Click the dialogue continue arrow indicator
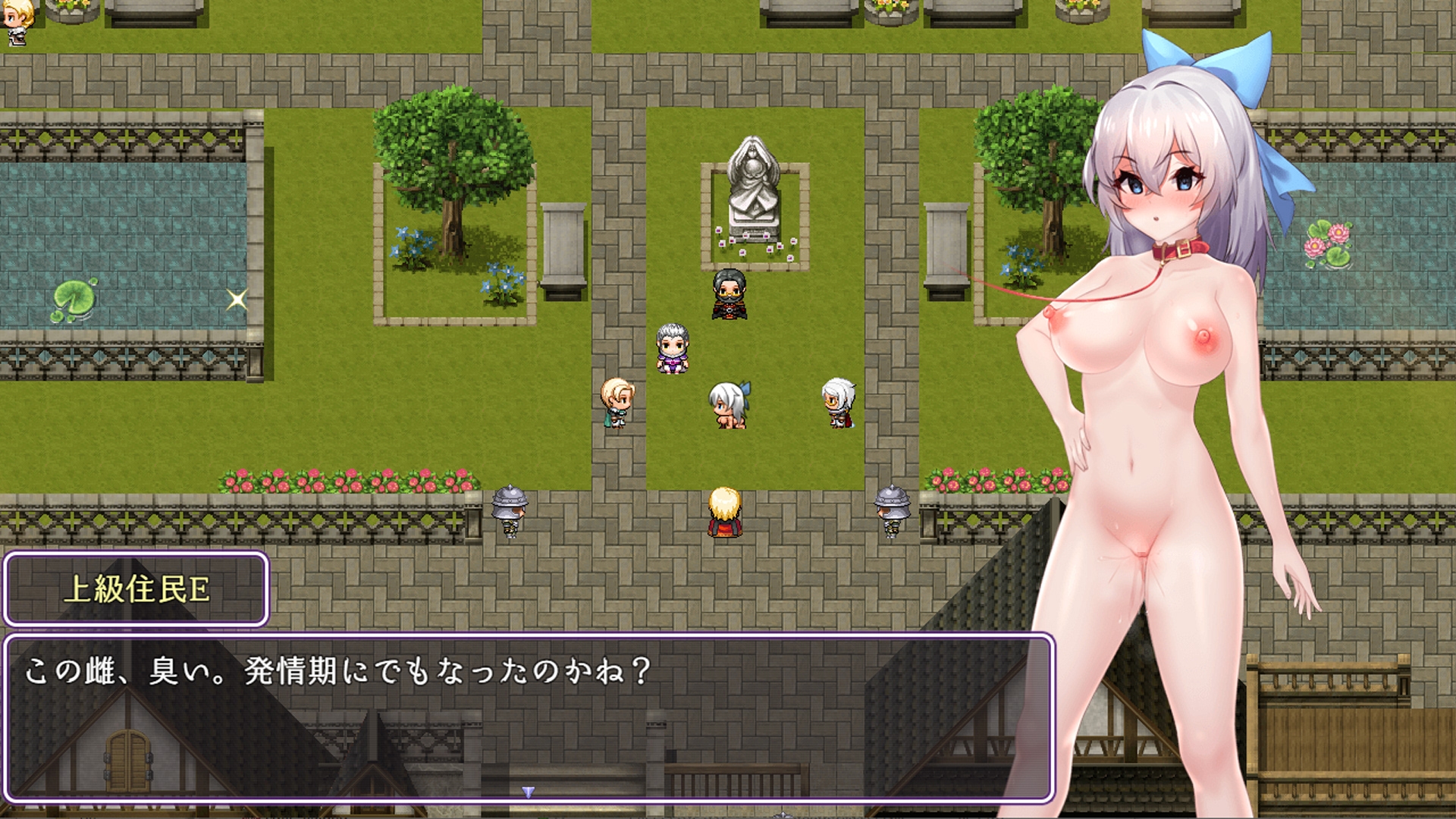 click(529, 792)
